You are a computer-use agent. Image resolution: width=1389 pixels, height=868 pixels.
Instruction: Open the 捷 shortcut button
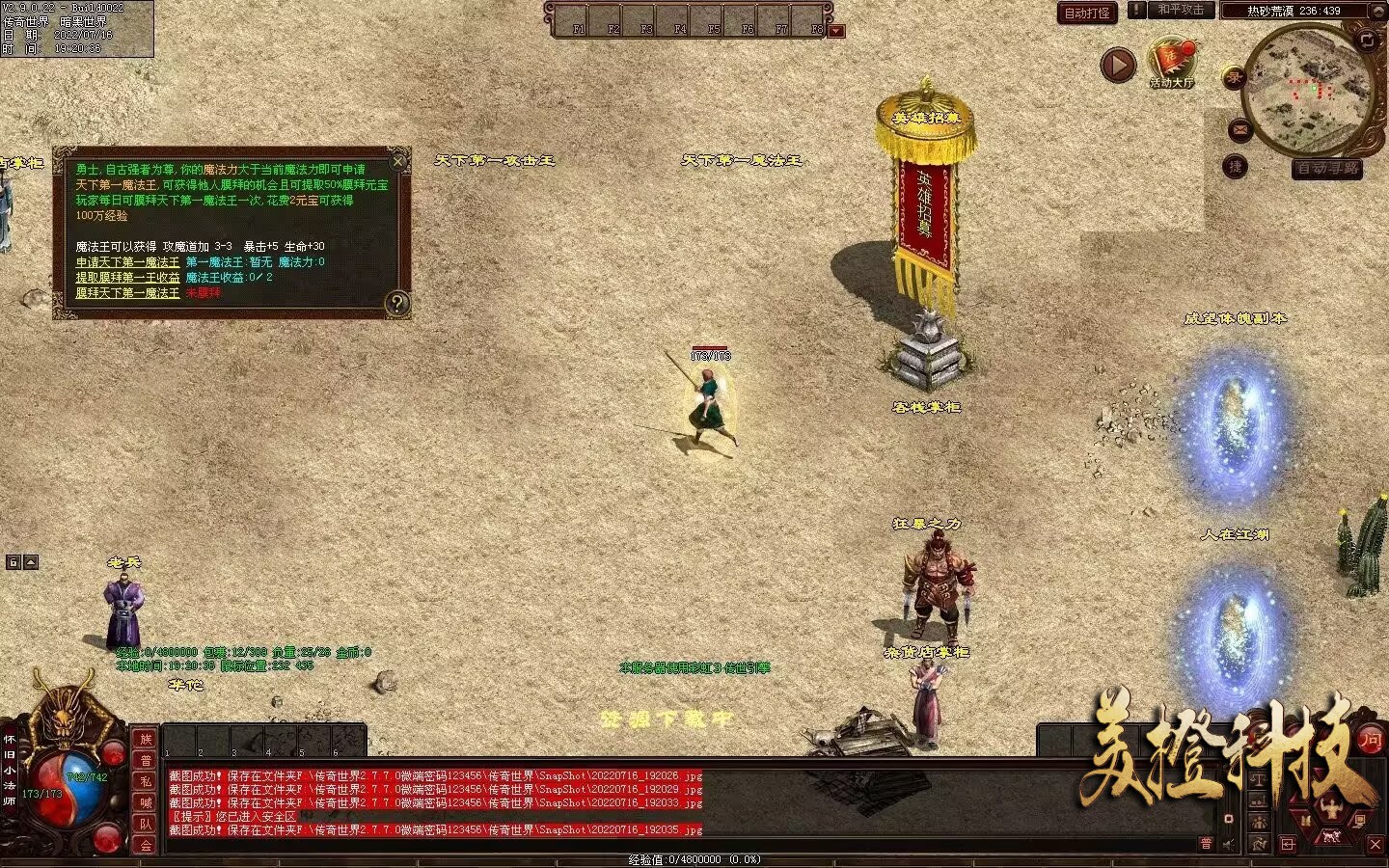tap(1236, 167)
